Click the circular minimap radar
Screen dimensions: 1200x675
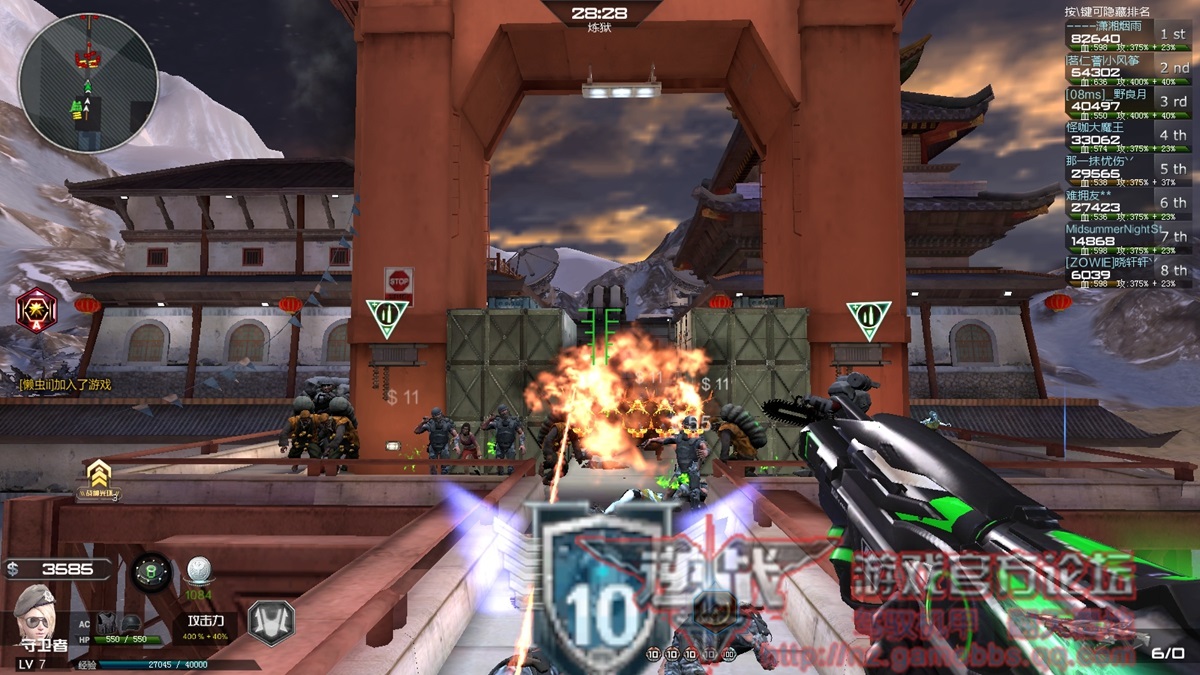(88, 84)
